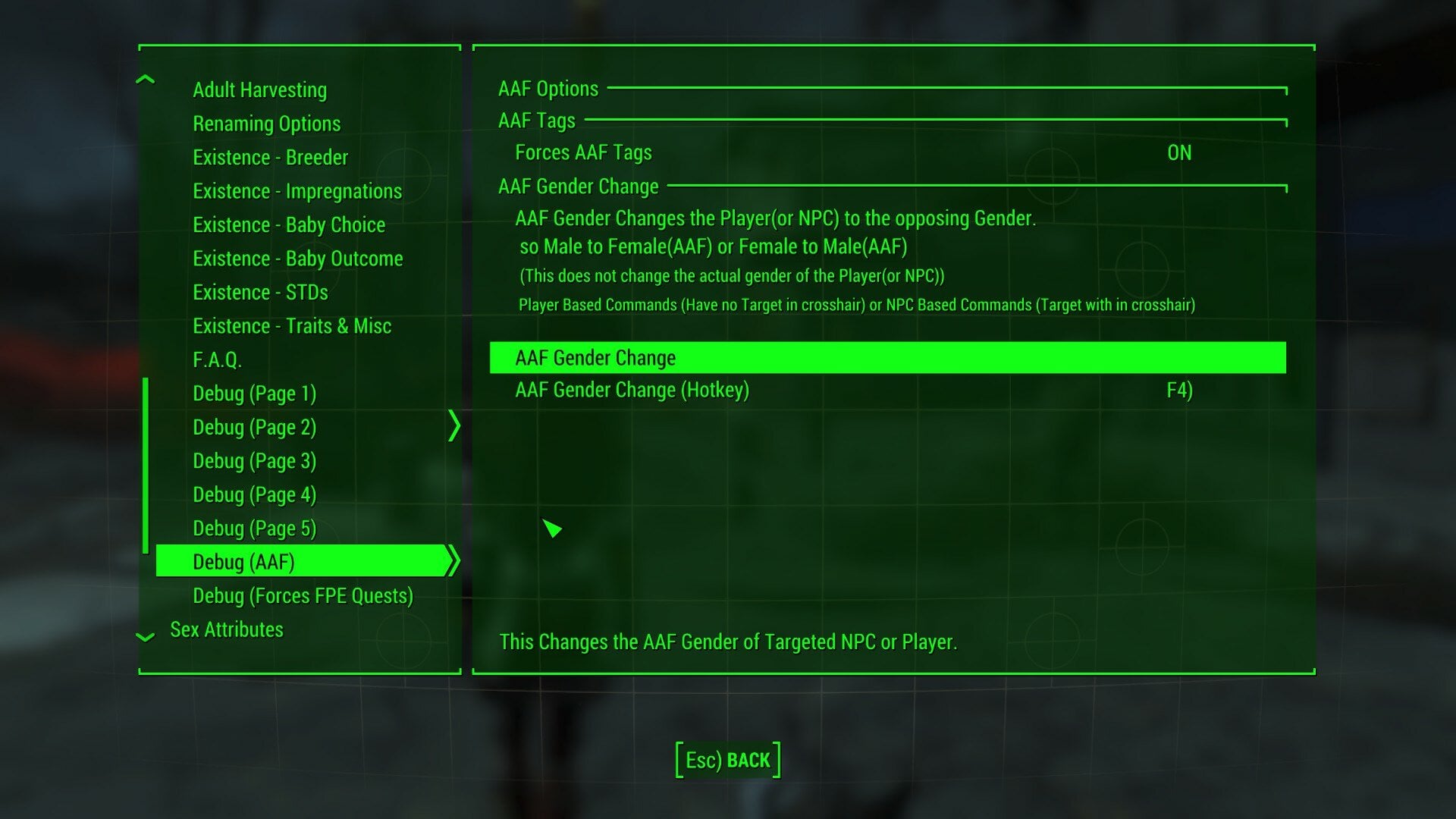The width and height of the screenshot is (1456, 819).
Task: Select the highlighted Debug (AAF) entry
Action: point(243,562)
